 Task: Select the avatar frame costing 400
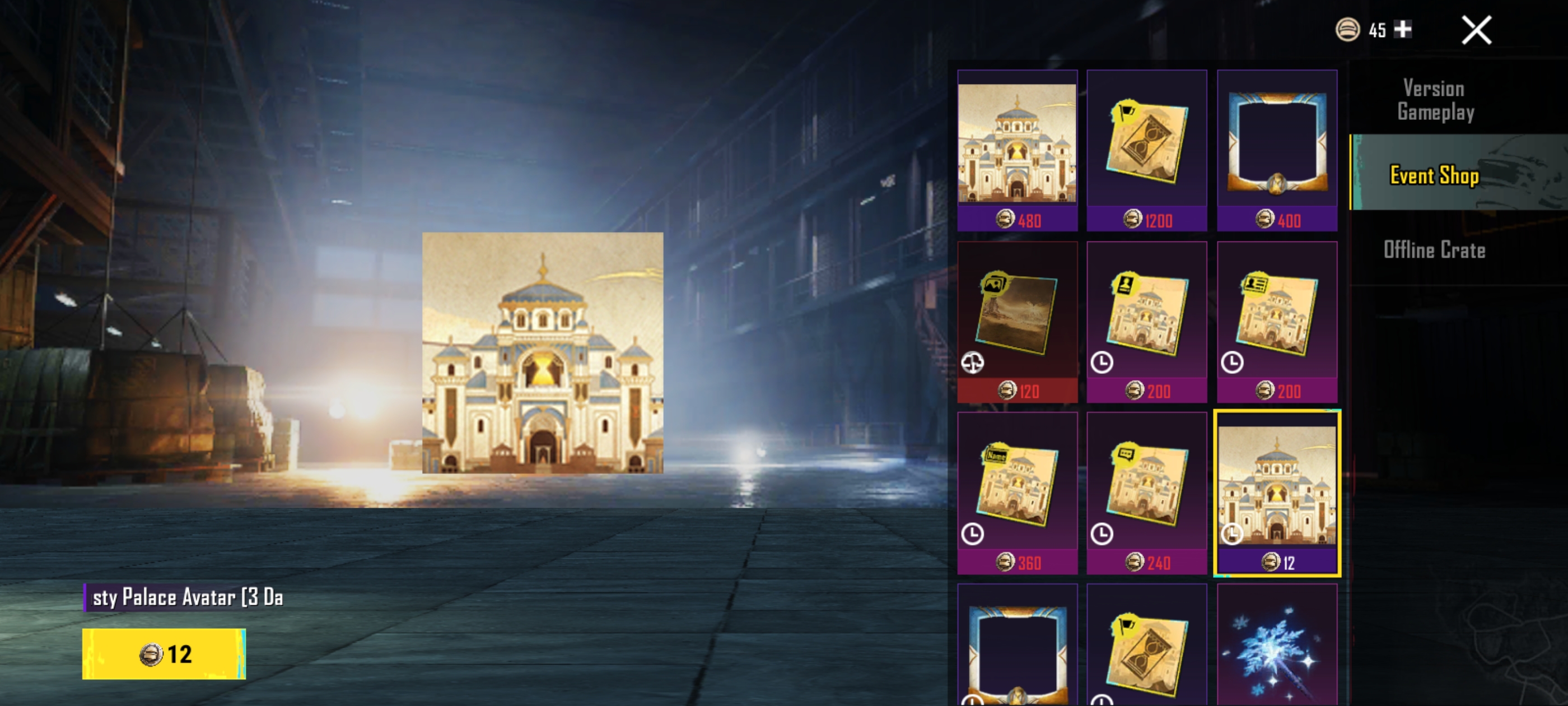click(x=1277, y=151)
